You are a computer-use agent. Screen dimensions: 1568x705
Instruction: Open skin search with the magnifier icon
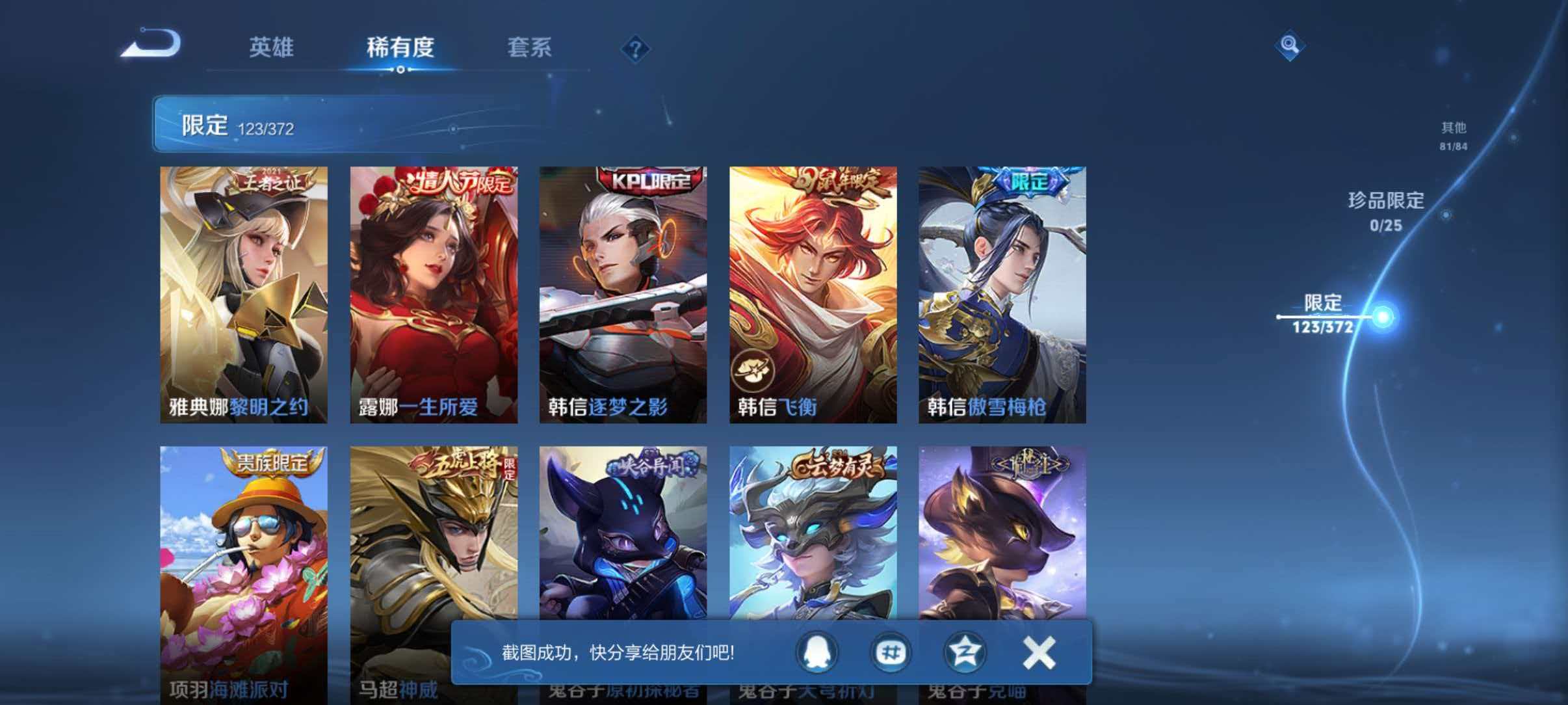click(1290, 46)
